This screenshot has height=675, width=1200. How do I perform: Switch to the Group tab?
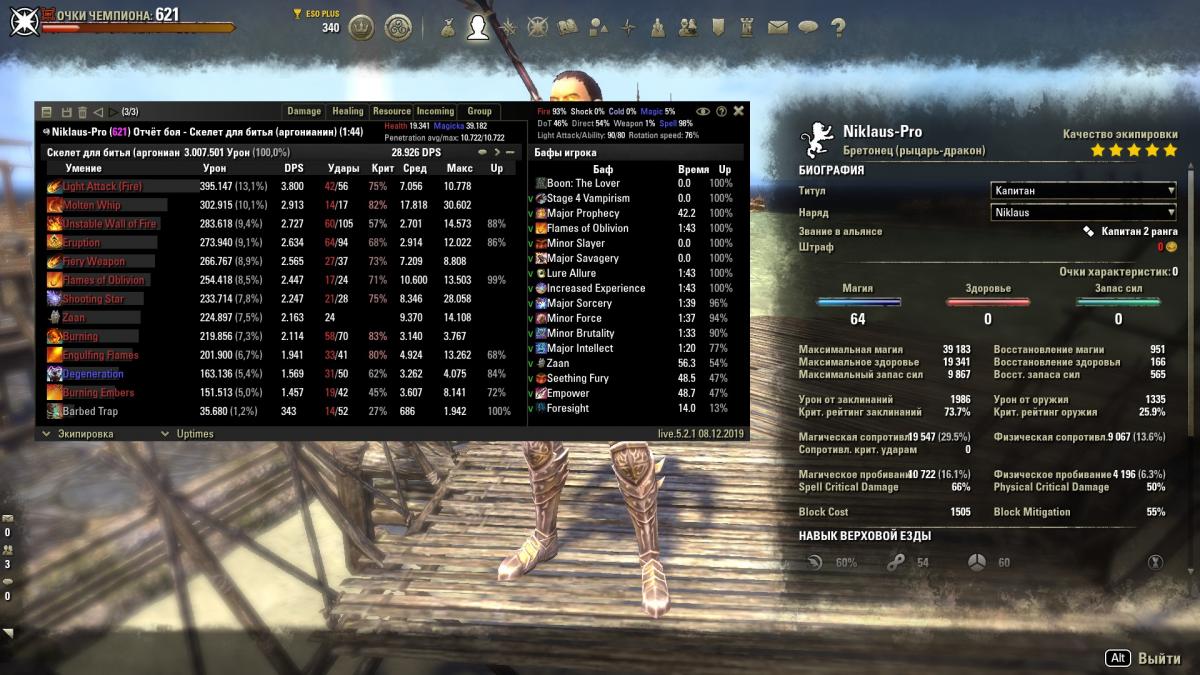click(x=480, y=111)
